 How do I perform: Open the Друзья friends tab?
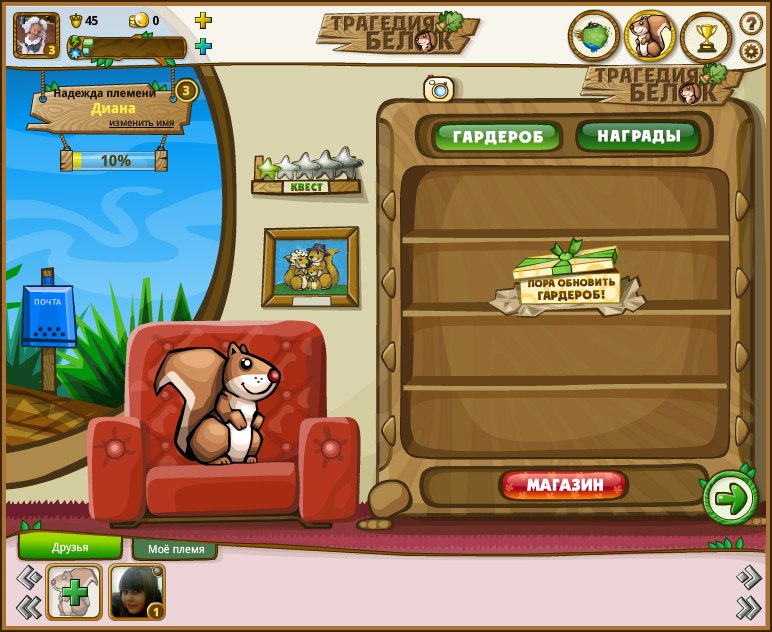[x=70, y=547]
